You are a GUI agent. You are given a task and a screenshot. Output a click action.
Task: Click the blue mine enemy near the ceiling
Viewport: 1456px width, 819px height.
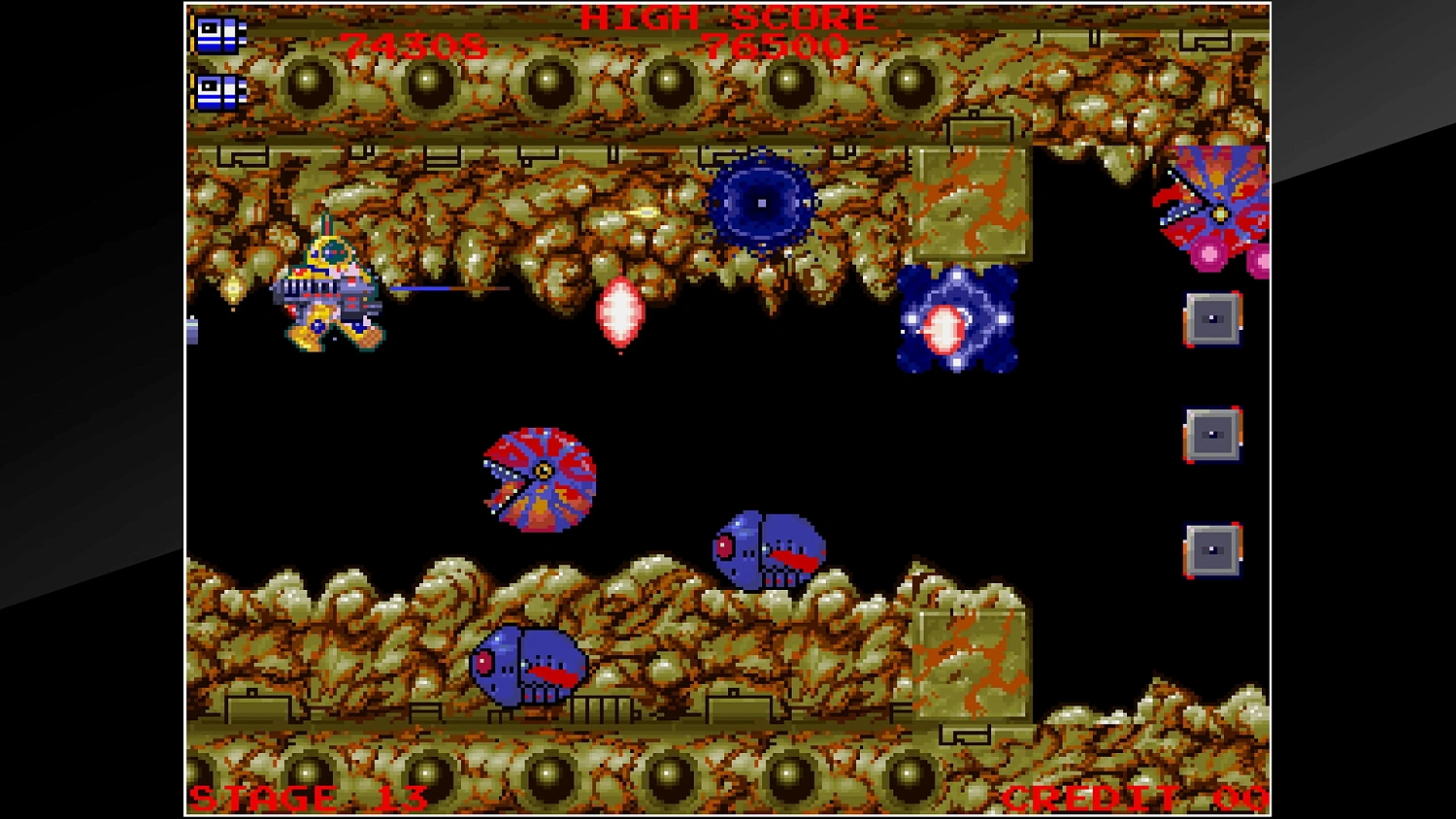click(x=762, y=204)
